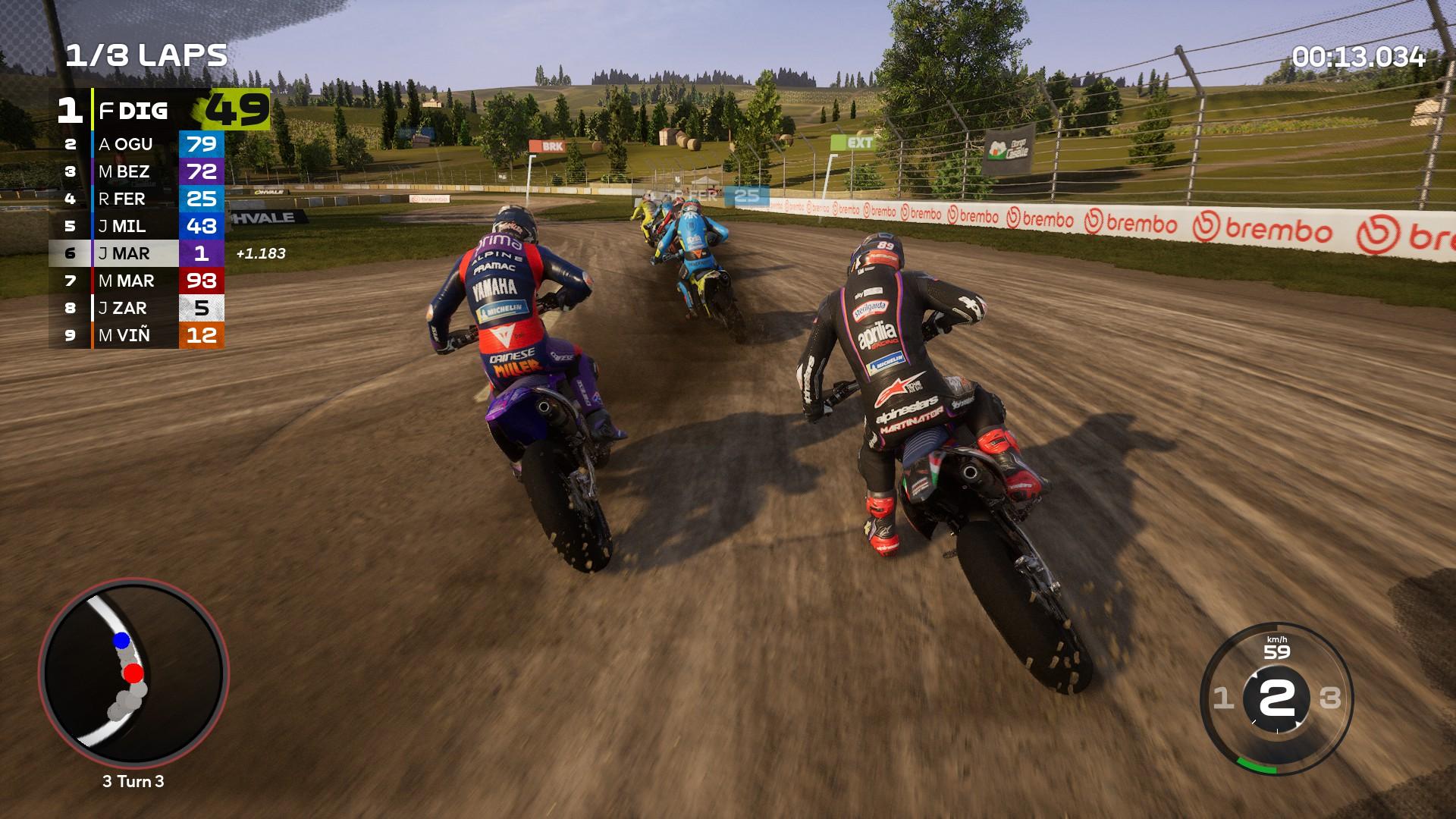Choose M VIÑ leaderboard row
The width and height of the screenshot is (1456, 819).
click(x=137, y=335)
